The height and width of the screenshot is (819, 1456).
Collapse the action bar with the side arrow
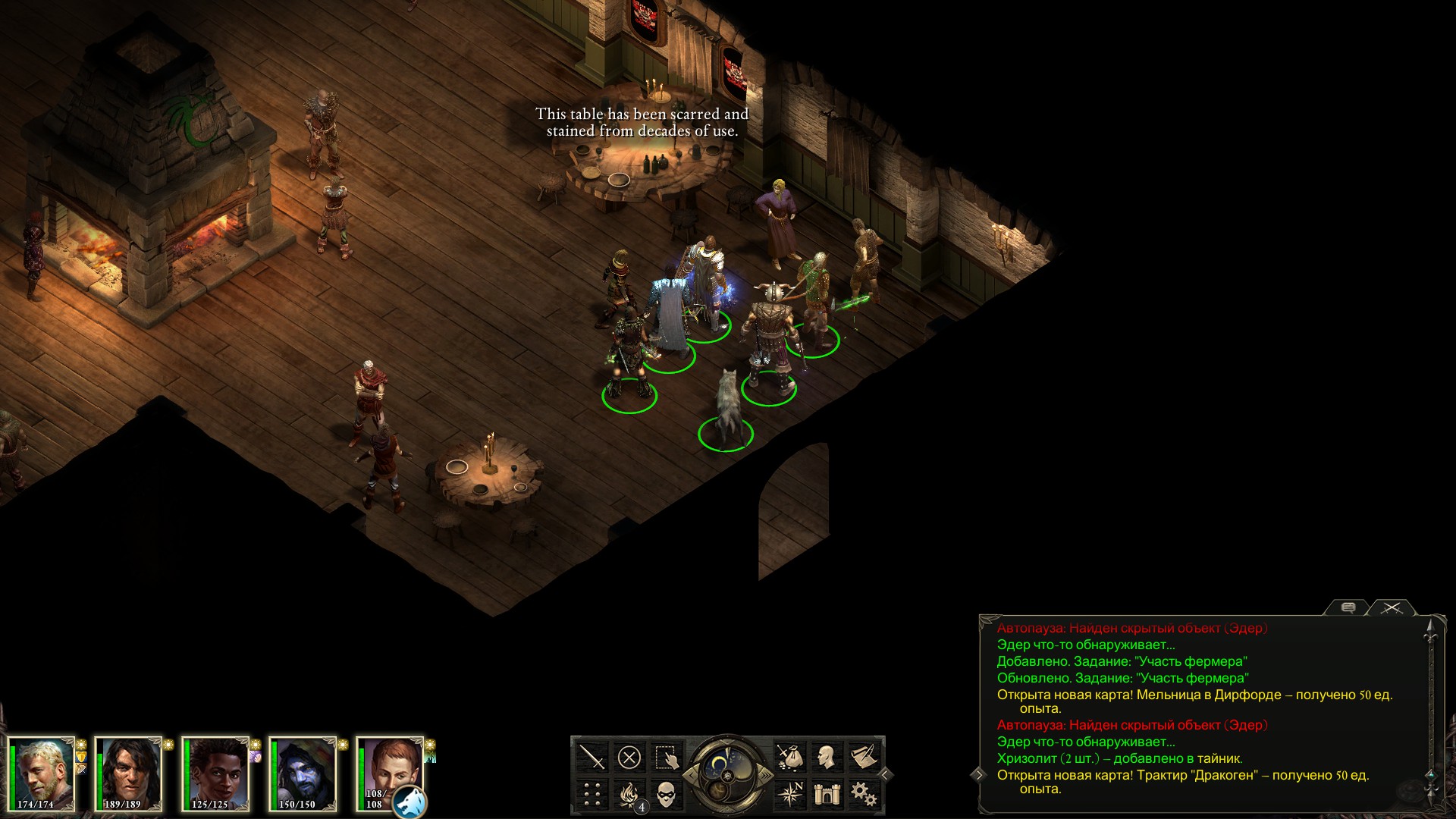coord(885,775)
